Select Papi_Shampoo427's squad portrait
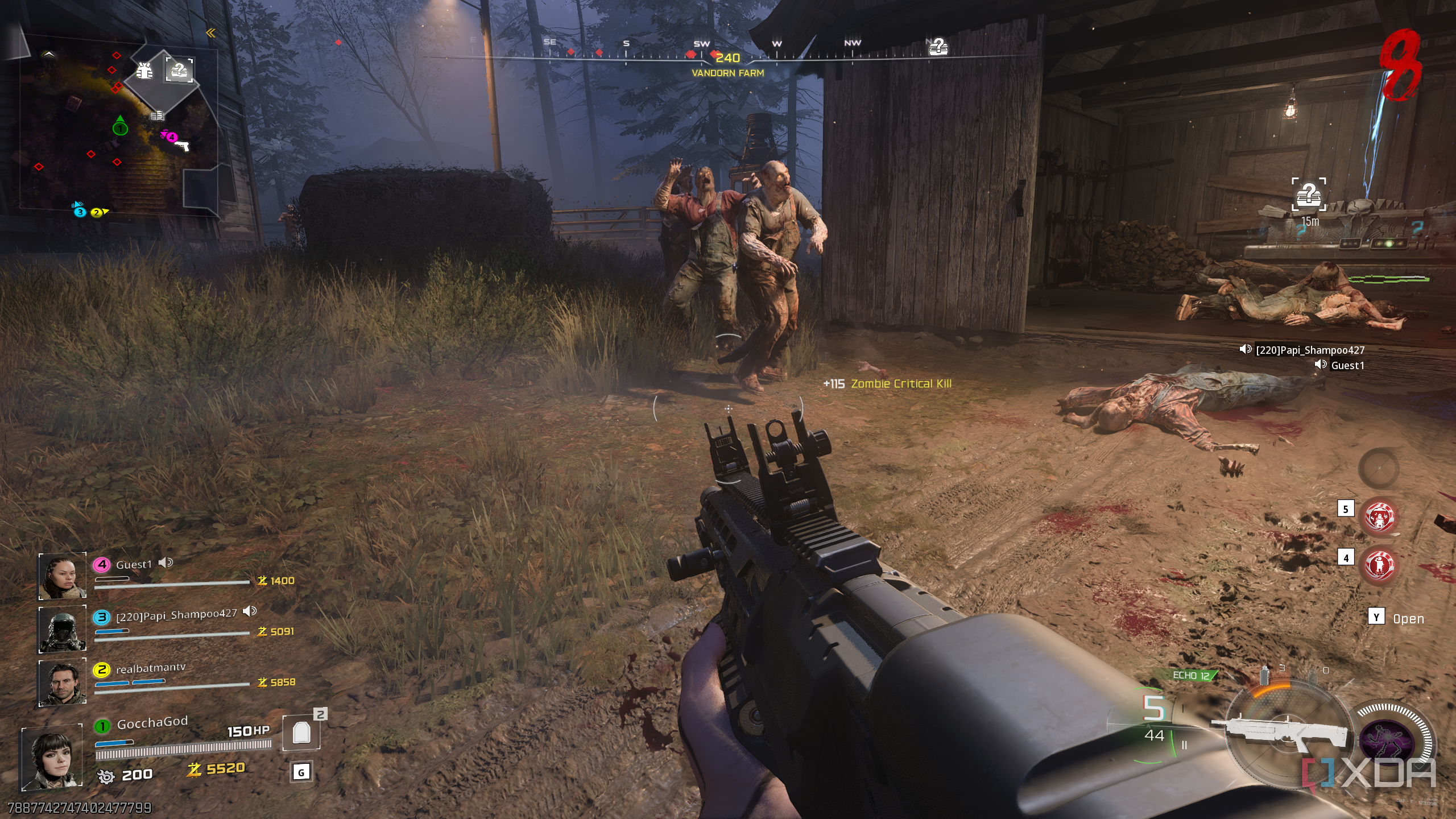1456x819 pixels. pos(62,628)
